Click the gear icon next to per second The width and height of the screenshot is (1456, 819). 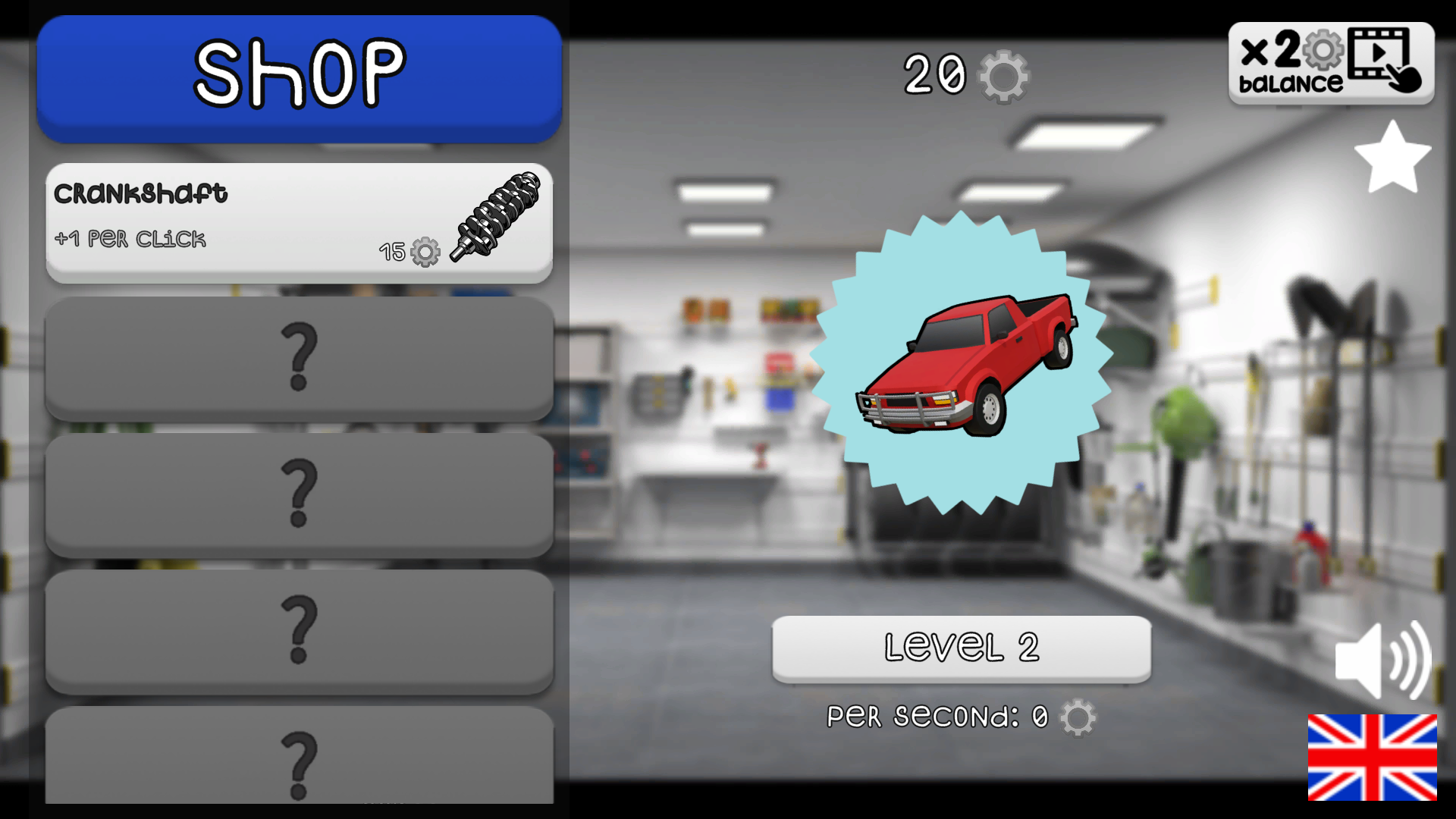coord(1080,716)
